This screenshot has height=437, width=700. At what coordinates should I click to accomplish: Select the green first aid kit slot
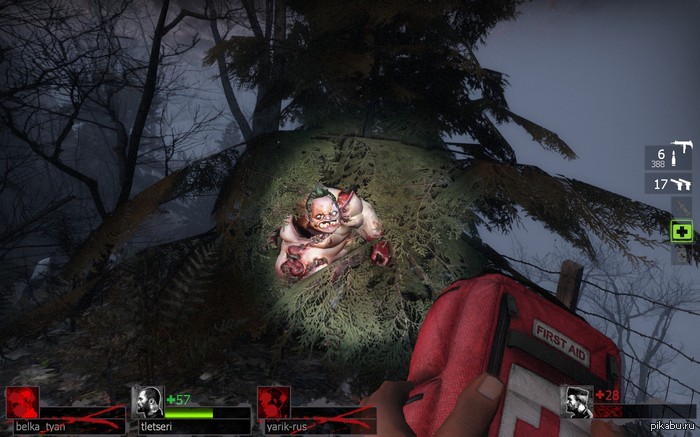coord(681,231)
